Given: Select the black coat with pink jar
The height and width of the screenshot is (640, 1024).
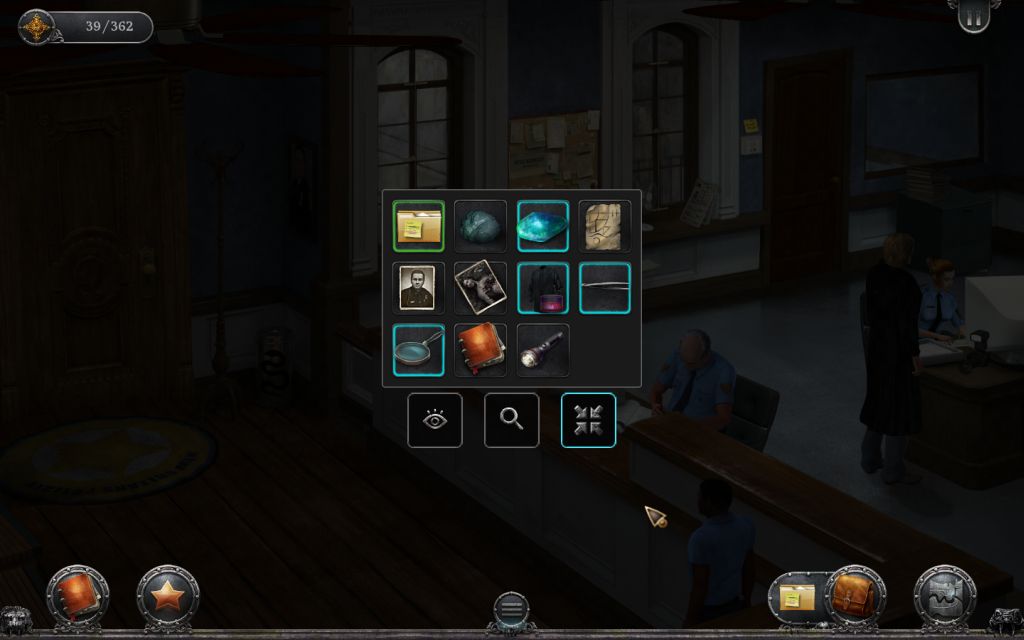Looking at the screenshot, I should [x=543, y=288].
